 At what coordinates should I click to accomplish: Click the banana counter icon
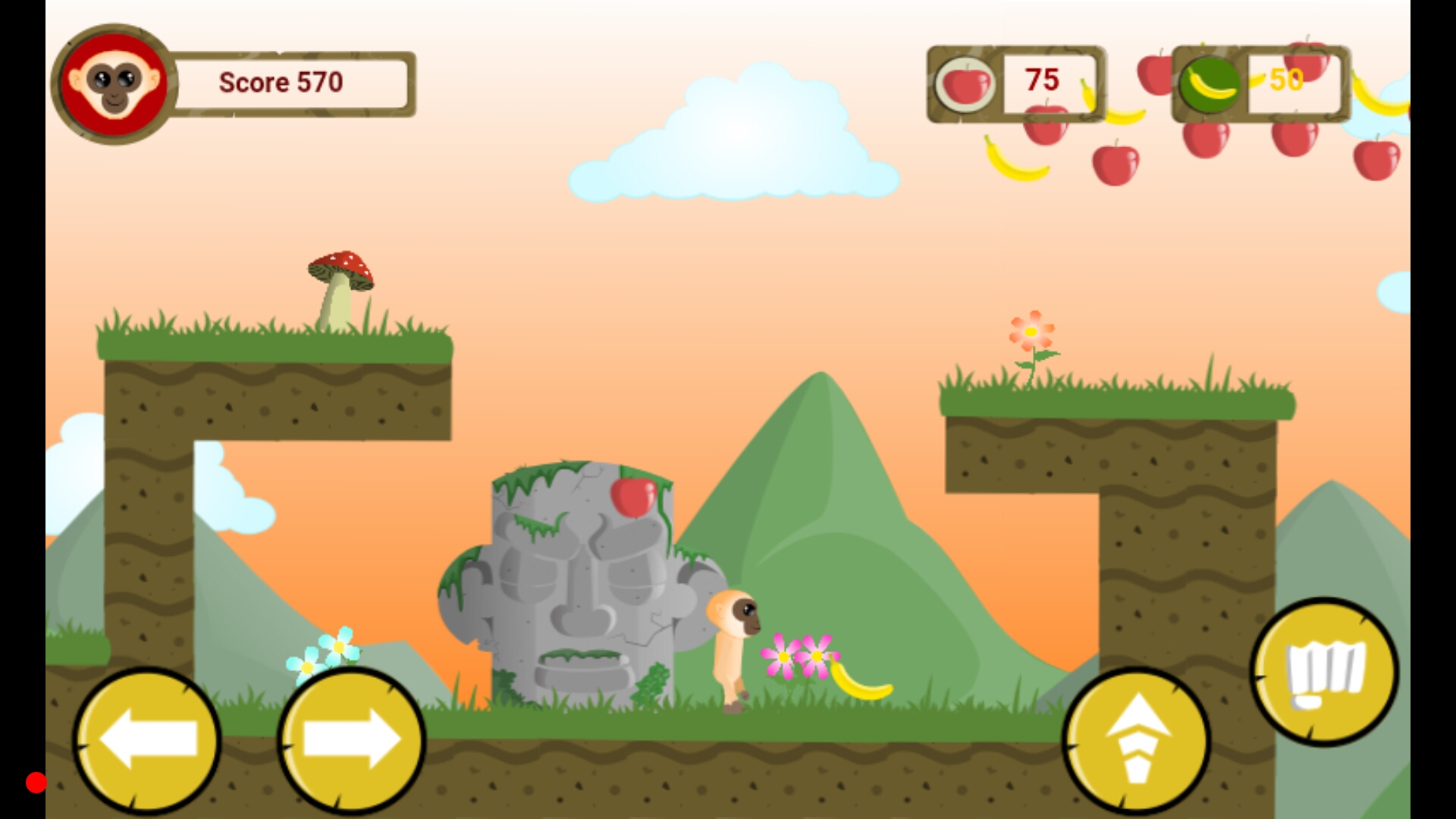pyautogui.click(x=1209, y=83)
